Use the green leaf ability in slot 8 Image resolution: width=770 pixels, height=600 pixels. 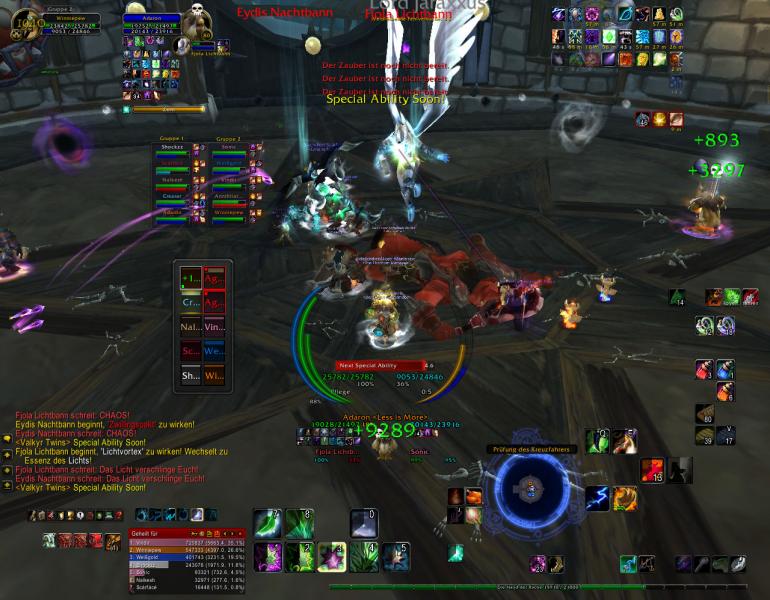(299, 524)
